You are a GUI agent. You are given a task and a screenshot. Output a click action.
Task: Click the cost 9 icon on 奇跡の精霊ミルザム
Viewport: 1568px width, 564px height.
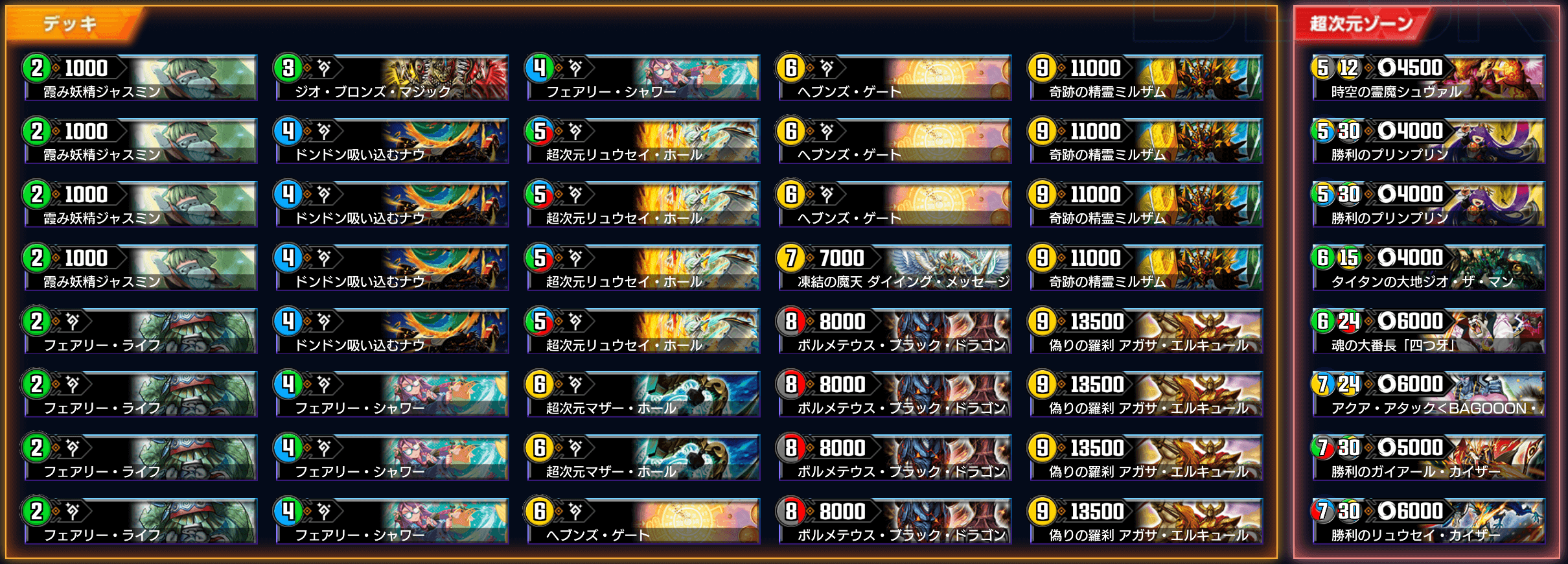(x=1041, y=69)
